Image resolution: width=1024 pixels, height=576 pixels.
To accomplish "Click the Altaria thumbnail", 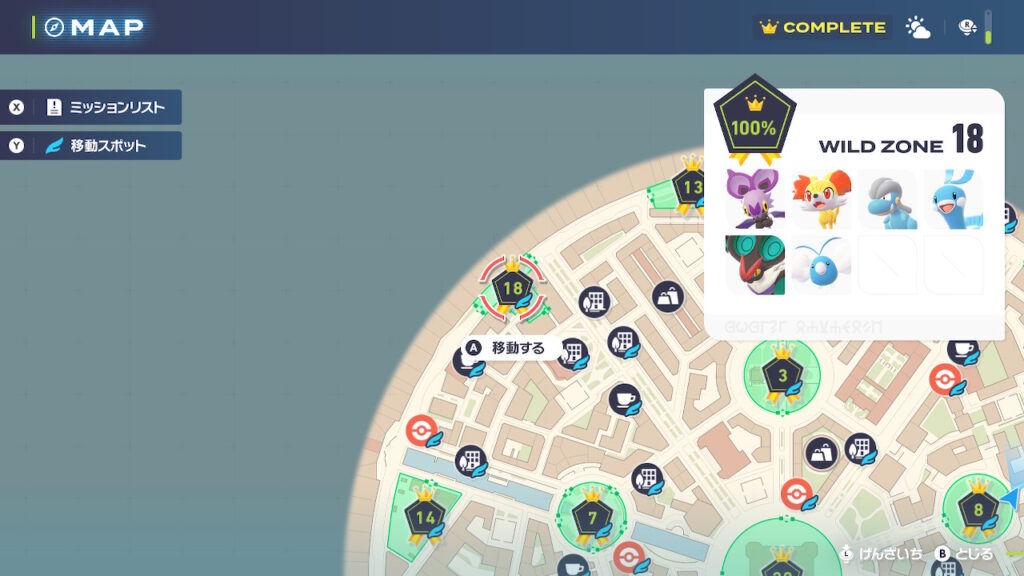I will click(x=953, y=199).
